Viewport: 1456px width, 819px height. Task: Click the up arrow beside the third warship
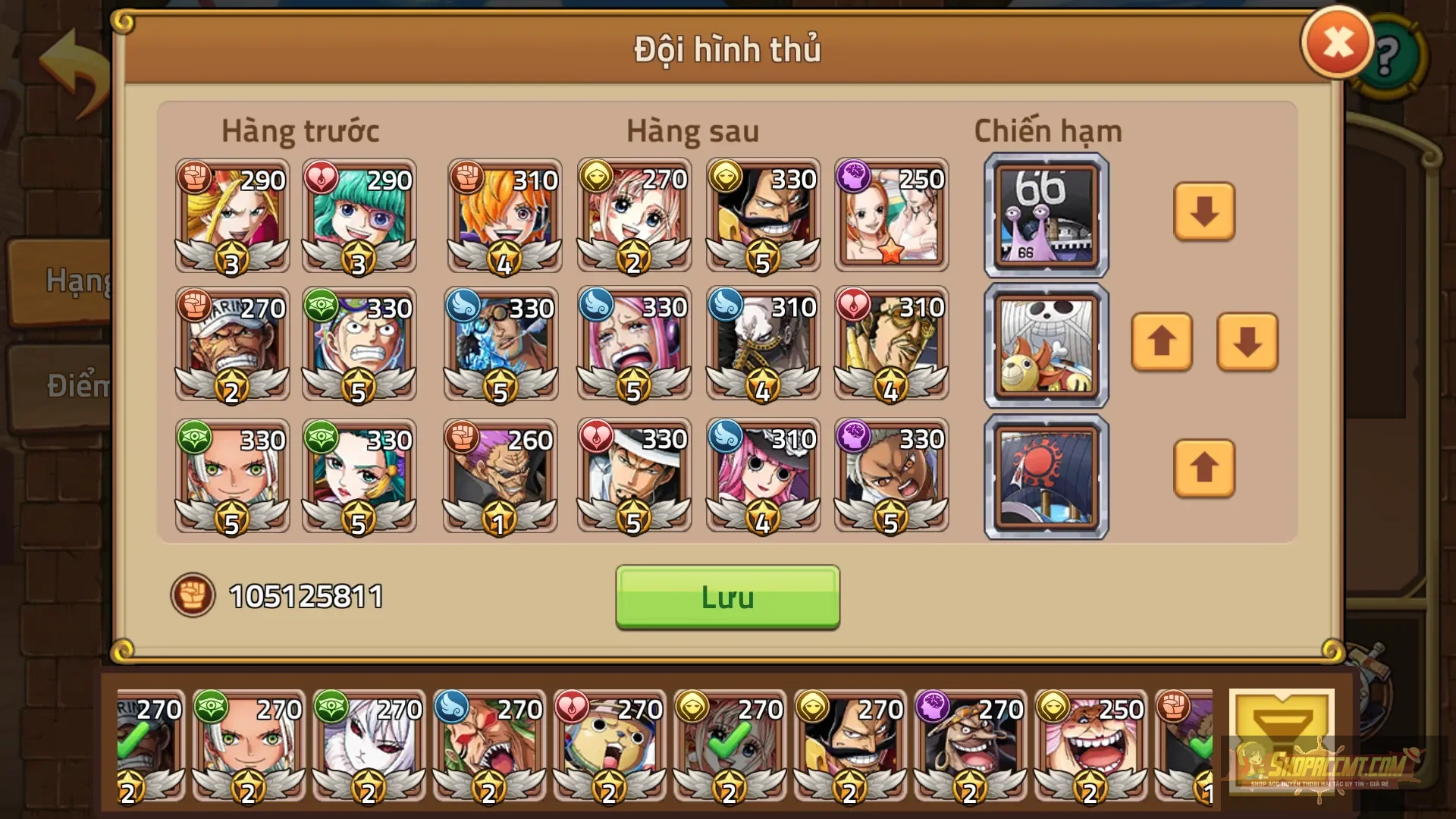click(x=1204, y=469)
